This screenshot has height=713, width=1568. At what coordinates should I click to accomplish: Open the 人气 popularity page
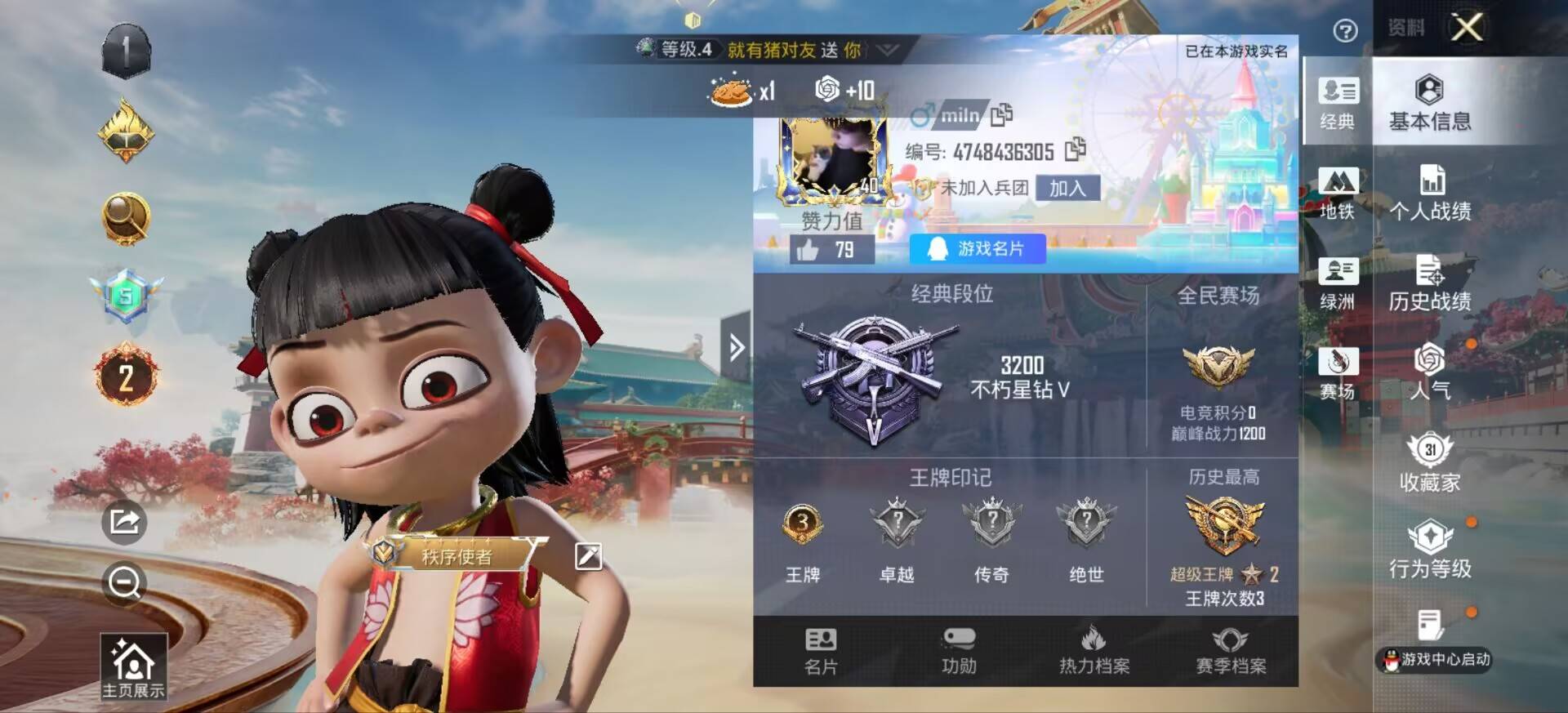(1430, 372)
